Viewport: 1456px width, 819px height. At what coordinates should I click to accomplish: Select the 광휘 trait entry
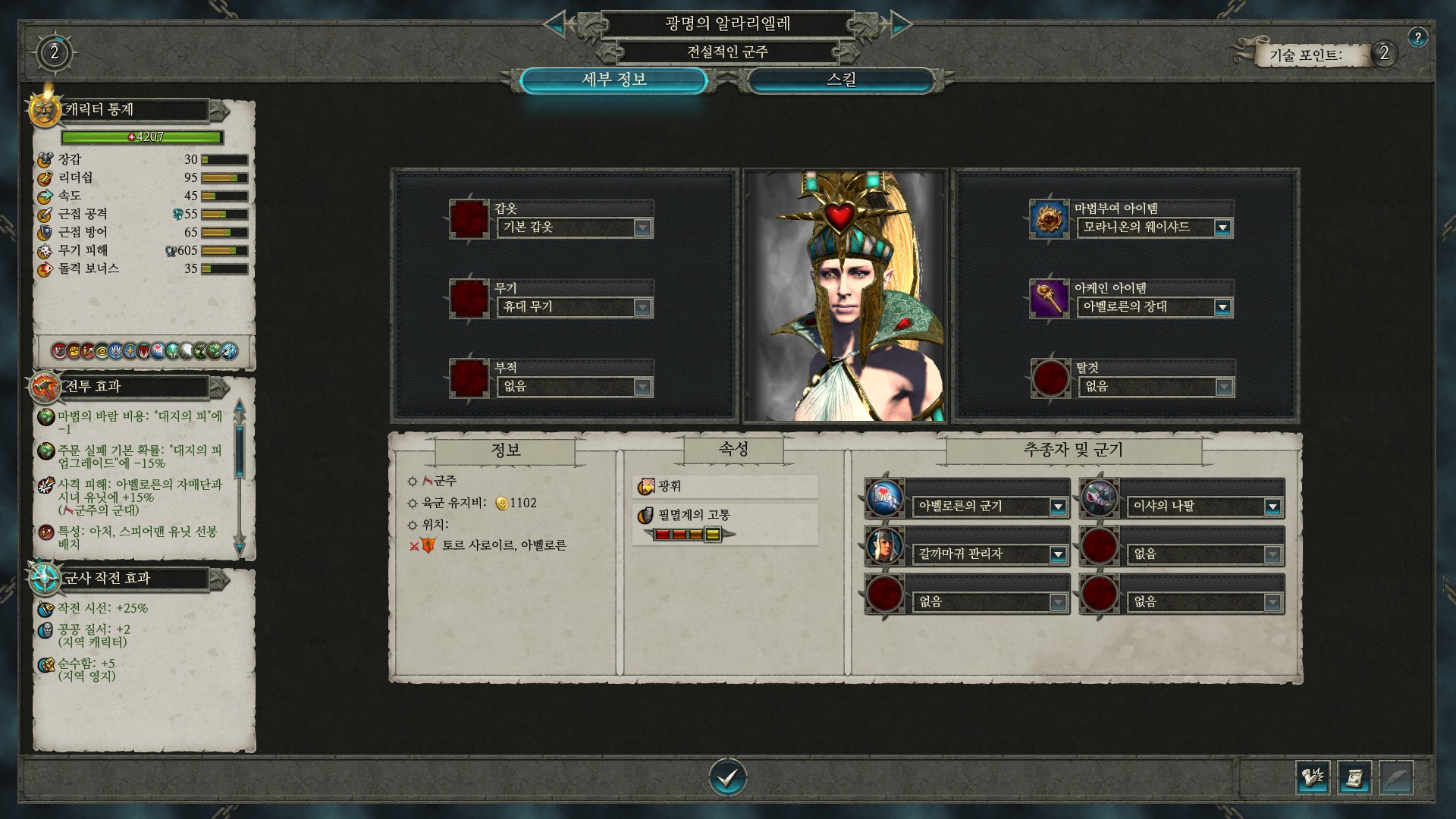tap(725, 486)
